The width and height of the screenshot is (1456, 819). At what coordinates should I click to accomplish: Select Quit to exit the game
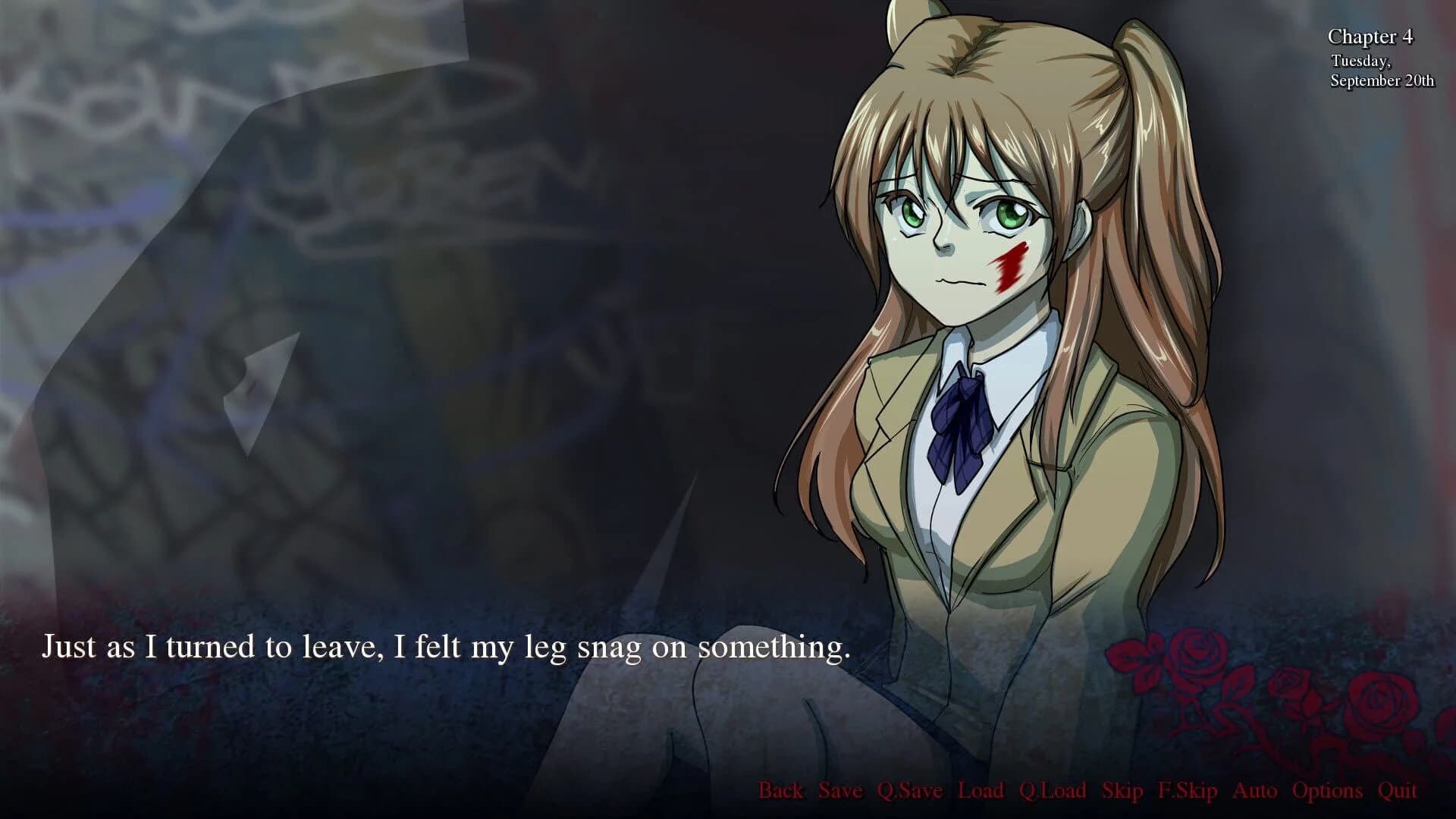[1398, 791]
